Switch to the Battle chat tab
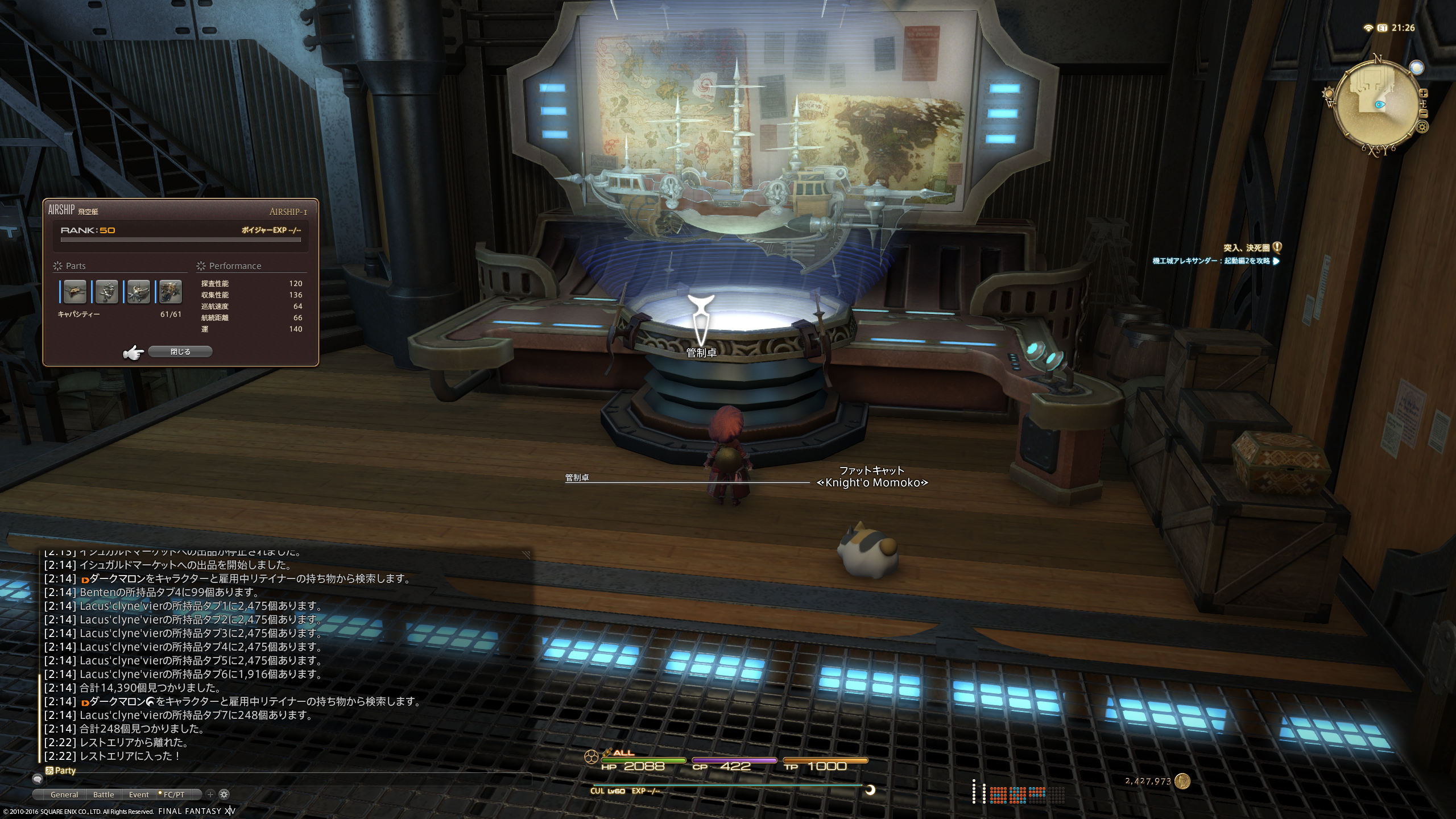The image size is (1456, 819). [x=104, y=795]
